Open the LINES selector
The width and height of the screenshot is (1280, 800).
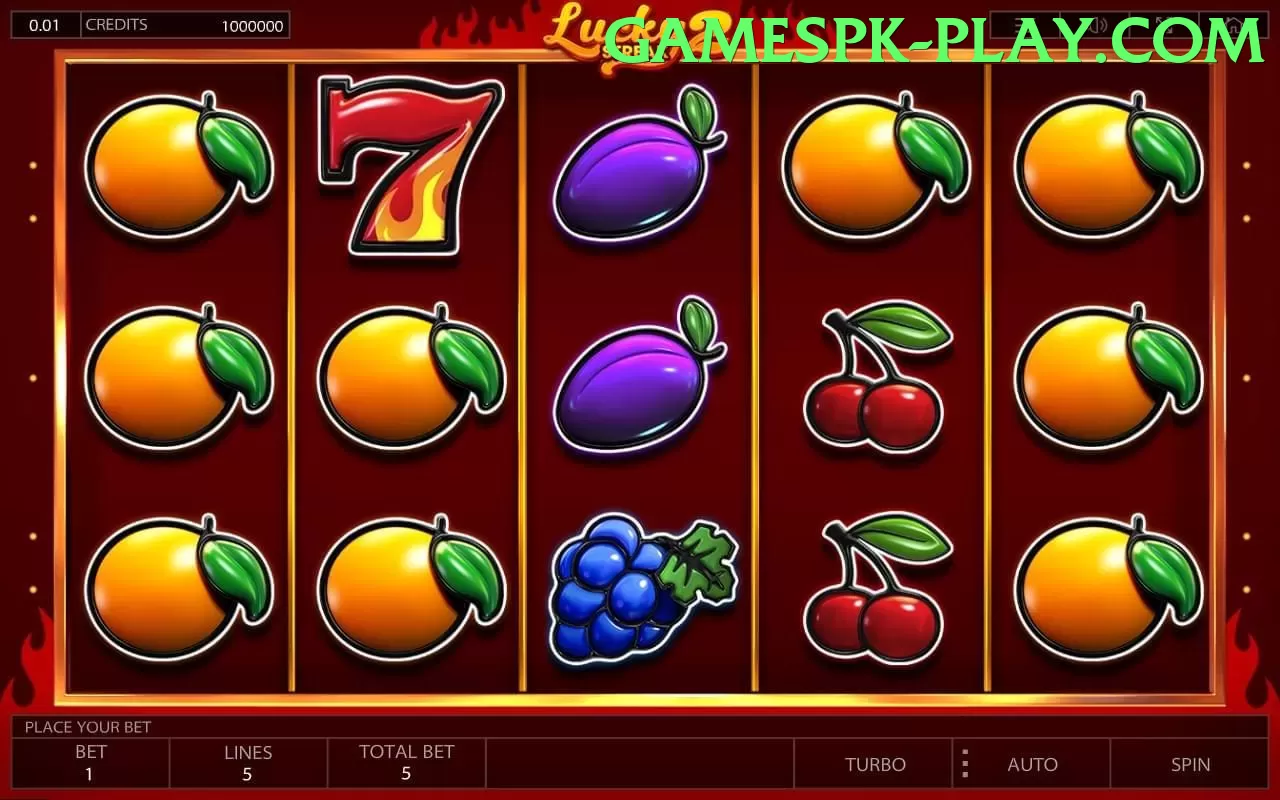point(248,764)
